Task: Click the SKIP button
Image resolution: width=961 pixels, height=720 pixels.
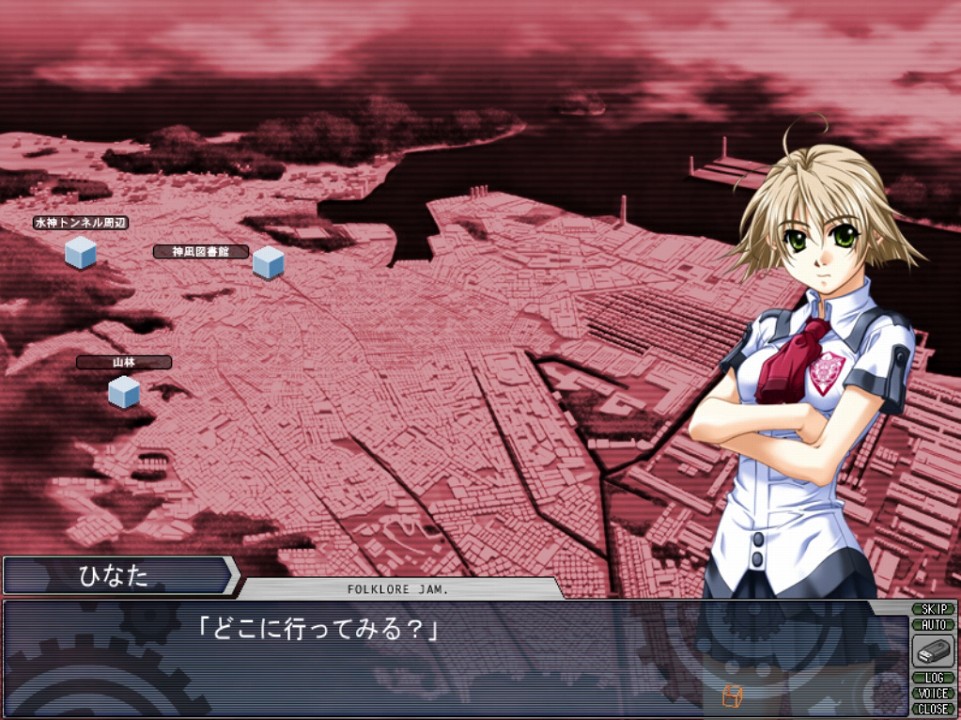Action: (933, 609)
